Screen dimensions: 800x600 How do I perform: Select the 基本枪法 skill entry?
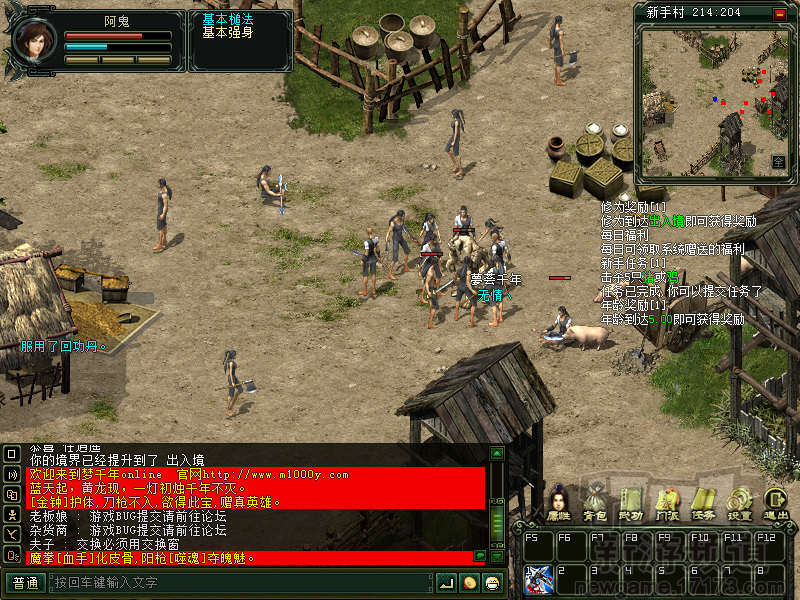(229, 19)
